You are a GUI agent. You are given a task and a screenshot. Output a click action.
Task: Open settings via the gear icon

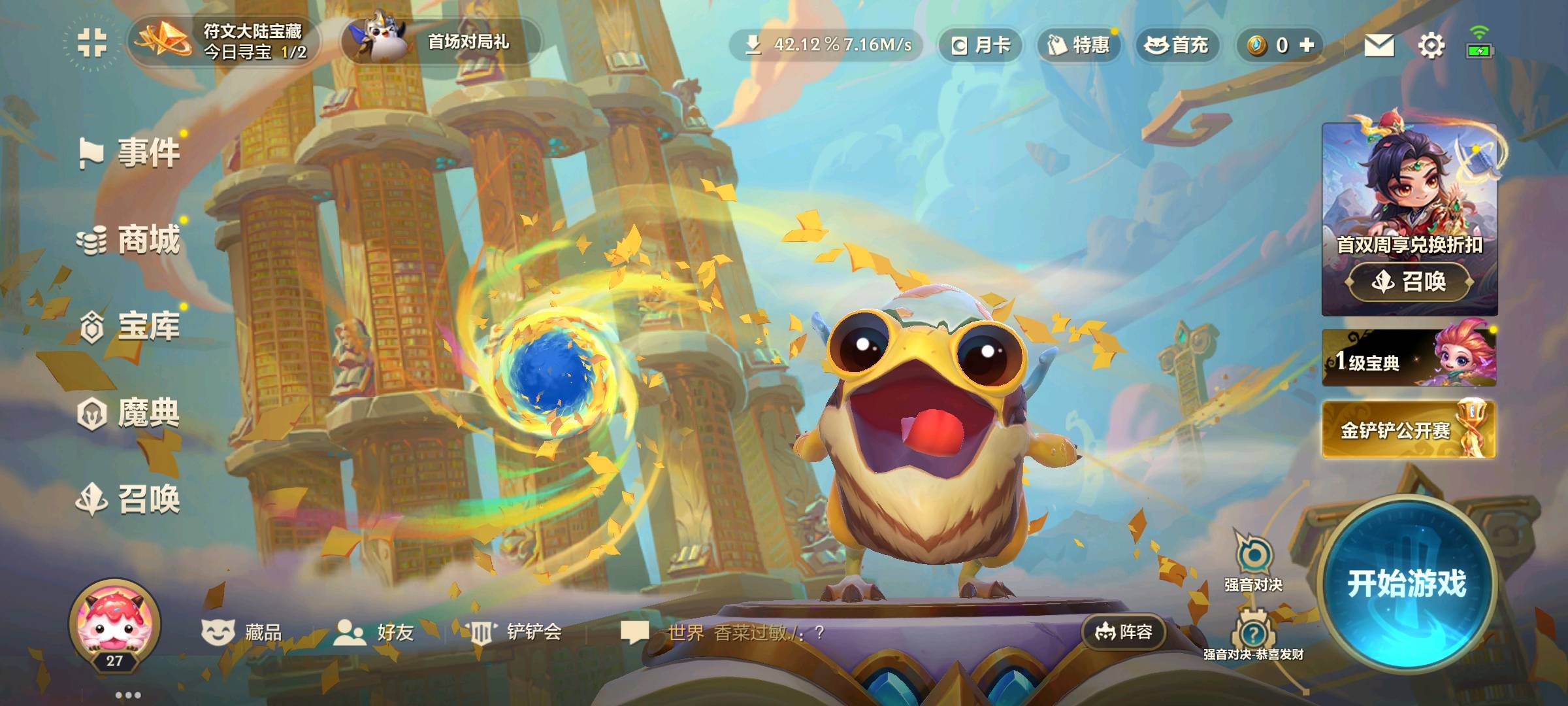[1431, 45]
